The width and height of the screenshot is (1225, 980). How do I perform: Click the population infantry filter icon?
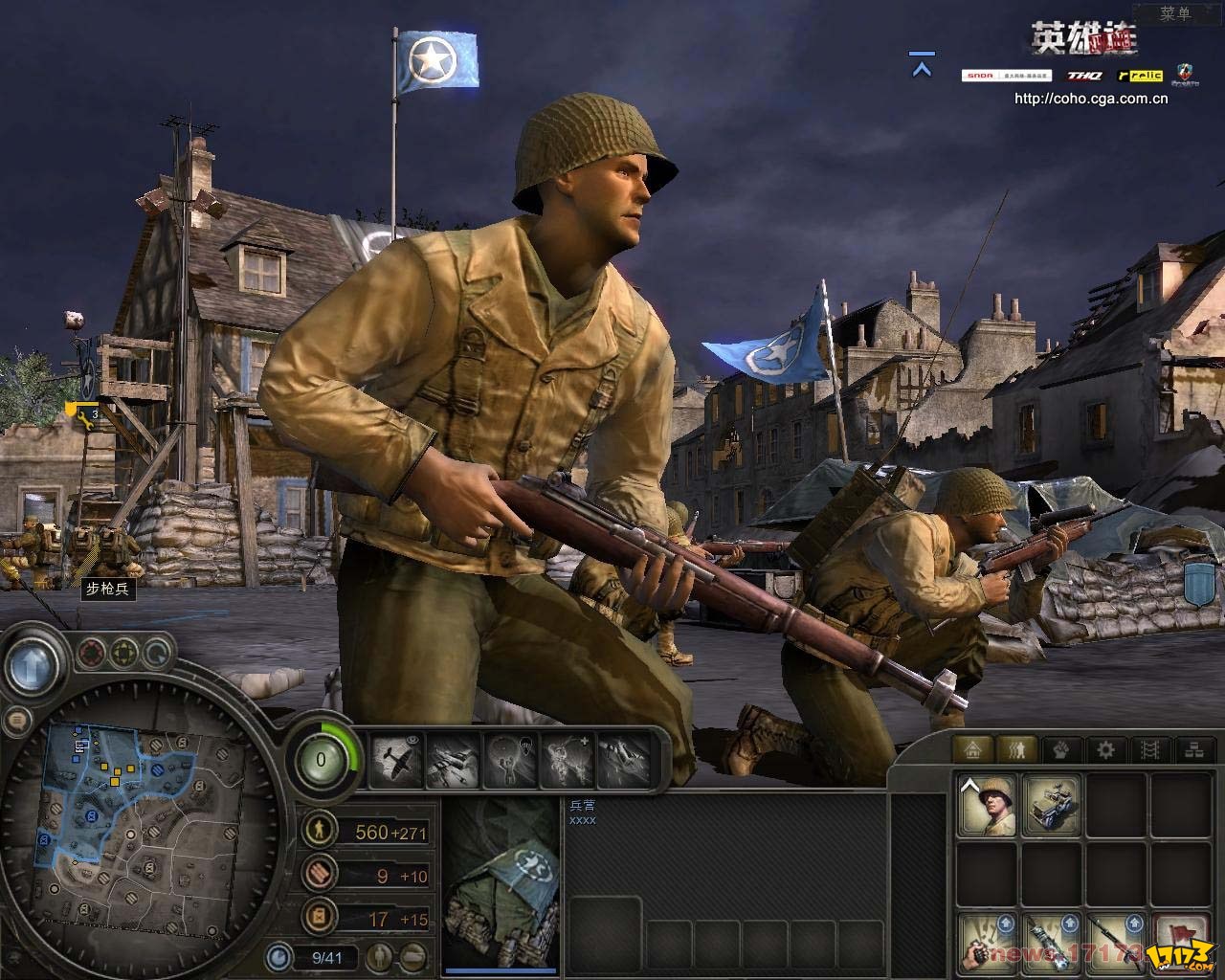click(381, 955)
